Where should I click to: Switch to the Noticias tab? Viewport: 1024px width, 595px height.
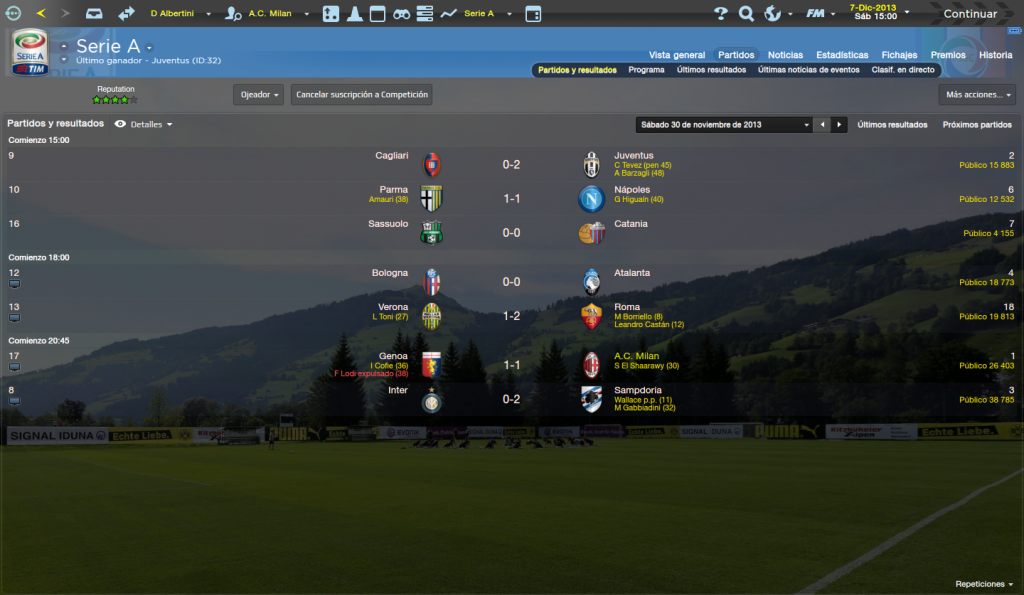coord(785,55)
